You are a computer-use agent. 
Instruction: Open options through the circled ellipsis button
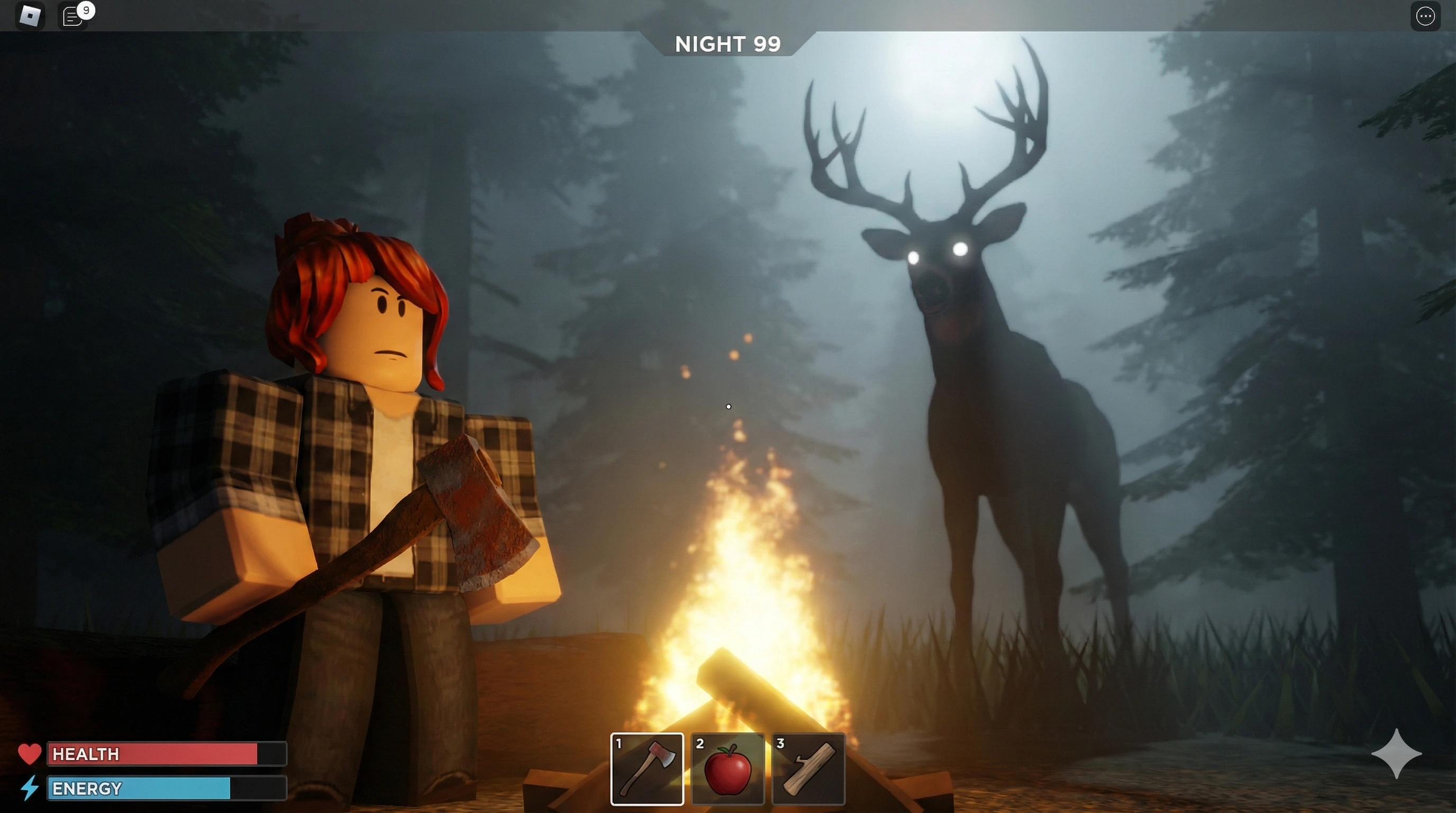click(x=1425, y=16)
